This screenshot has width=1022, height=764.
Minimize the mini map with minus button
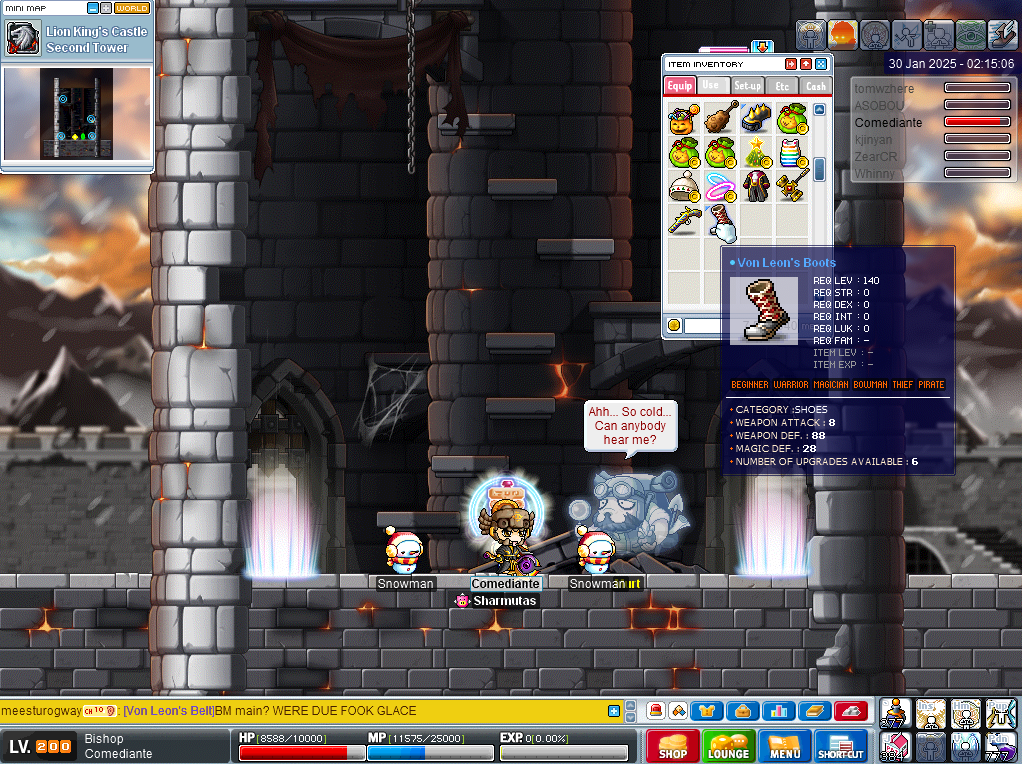(93, 8)
